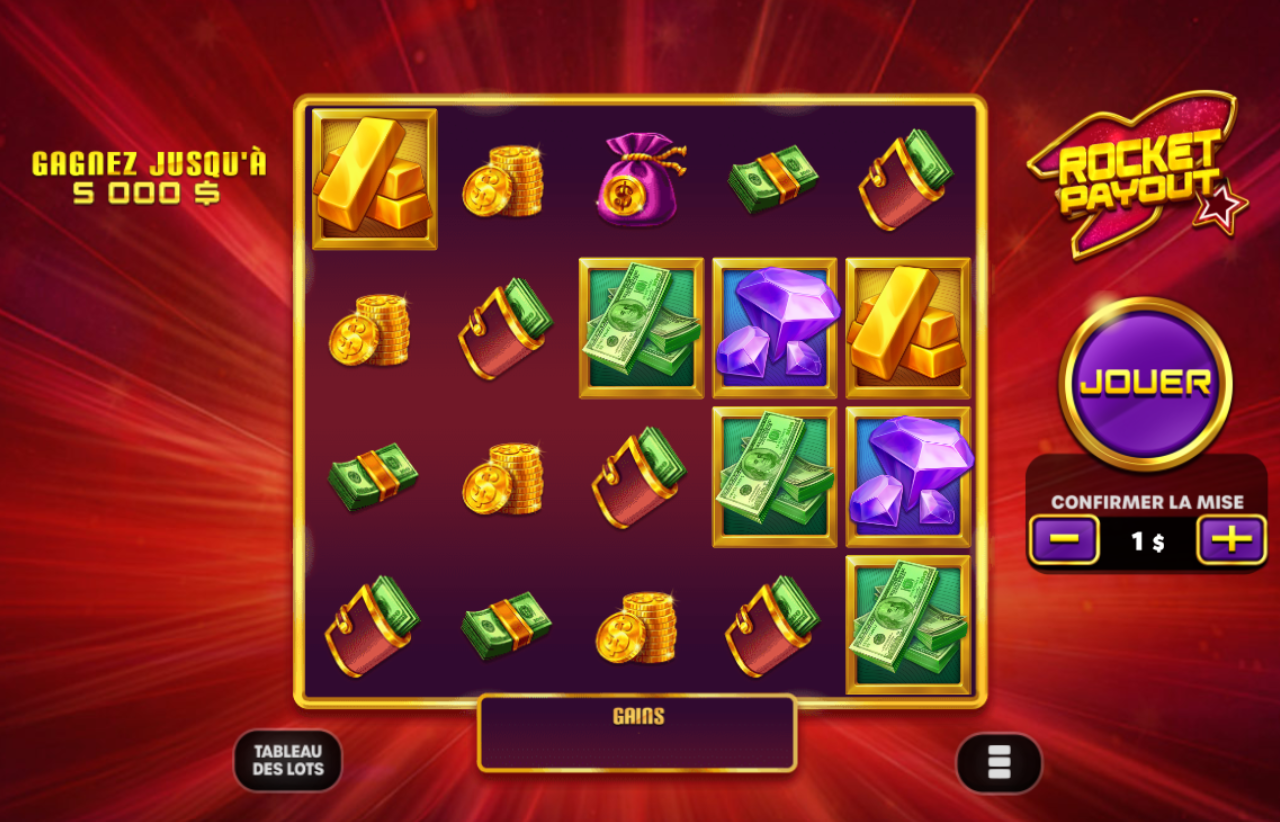
Task: Click the purple money bag symbol
Action: [640, 177]
